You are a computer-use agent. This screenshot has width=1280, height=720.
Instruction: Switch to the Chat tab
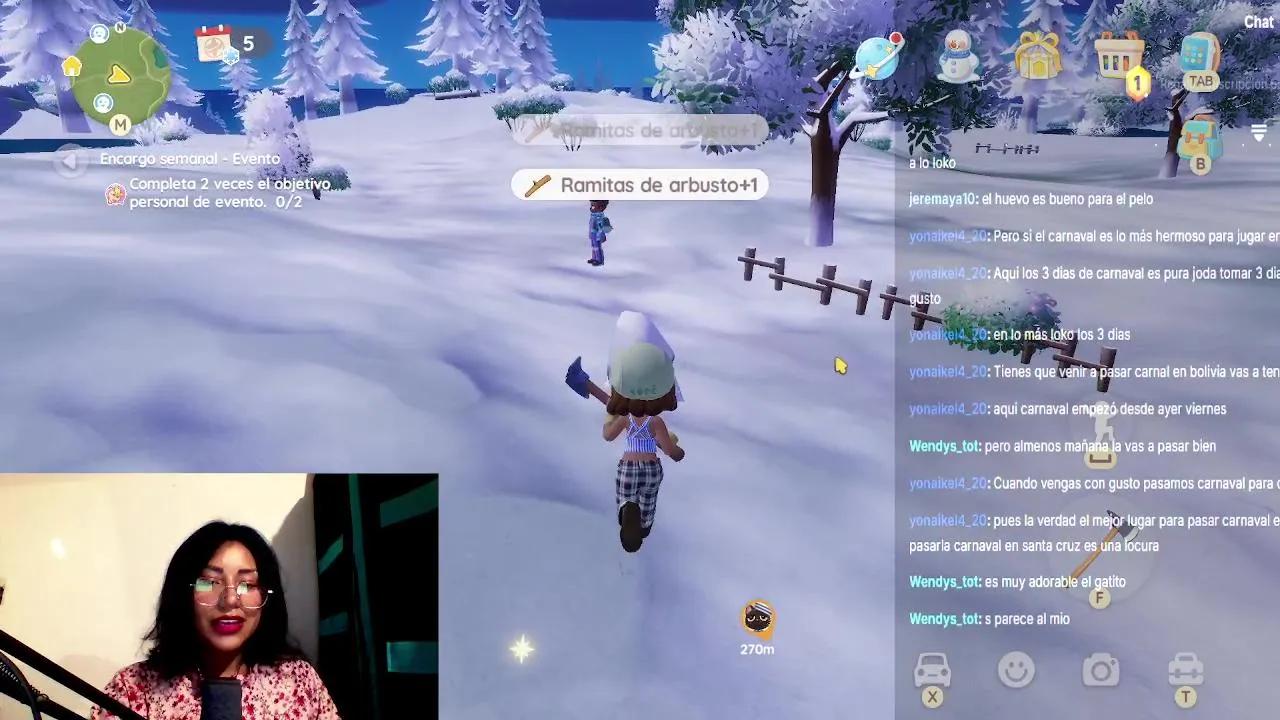[x=1258, y=21]
